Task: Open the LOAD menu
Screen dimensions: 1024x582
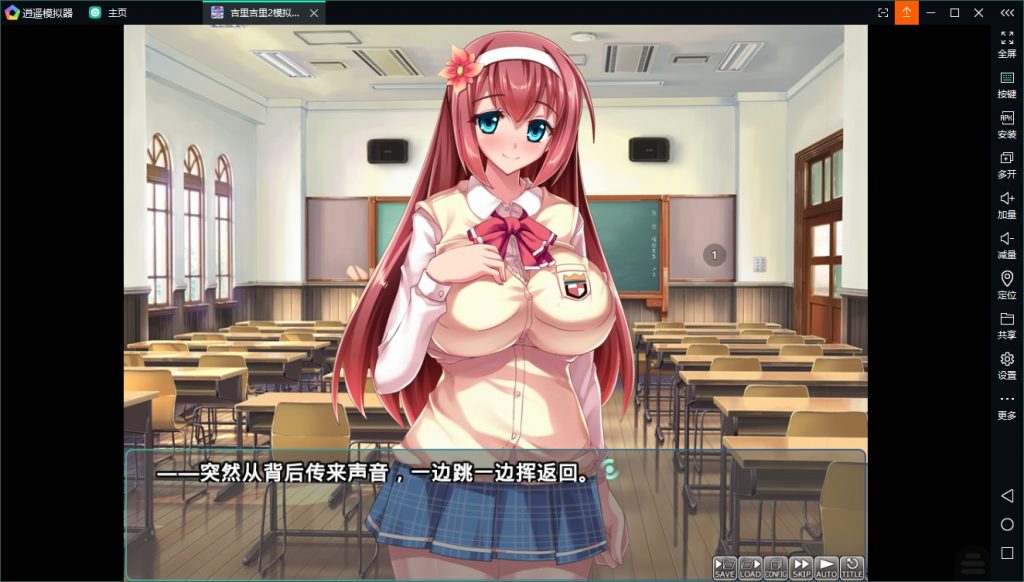Action: [x=750, y=568]
